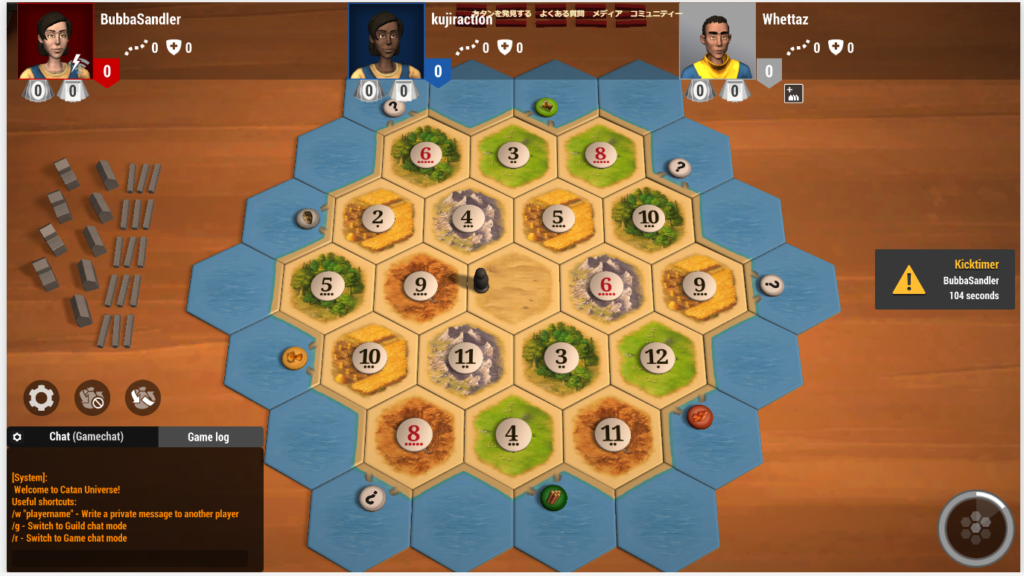The image size is (1024, 576).
Task: Select the robber pawn on the desert
Action: (x=480, y=282)
